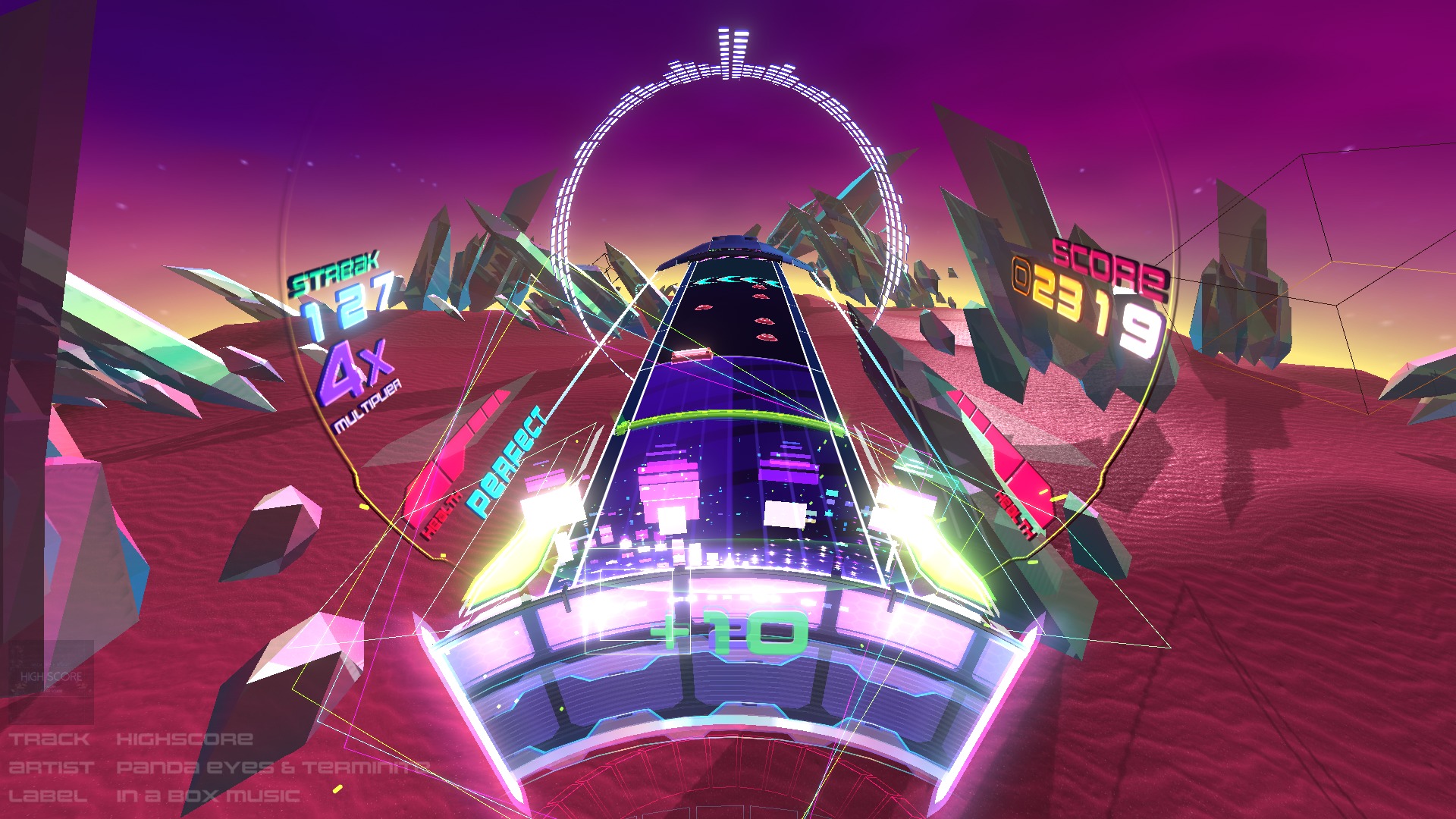
Task: Click the STREAK counter showing 127
Action: (x=345, y=303)
